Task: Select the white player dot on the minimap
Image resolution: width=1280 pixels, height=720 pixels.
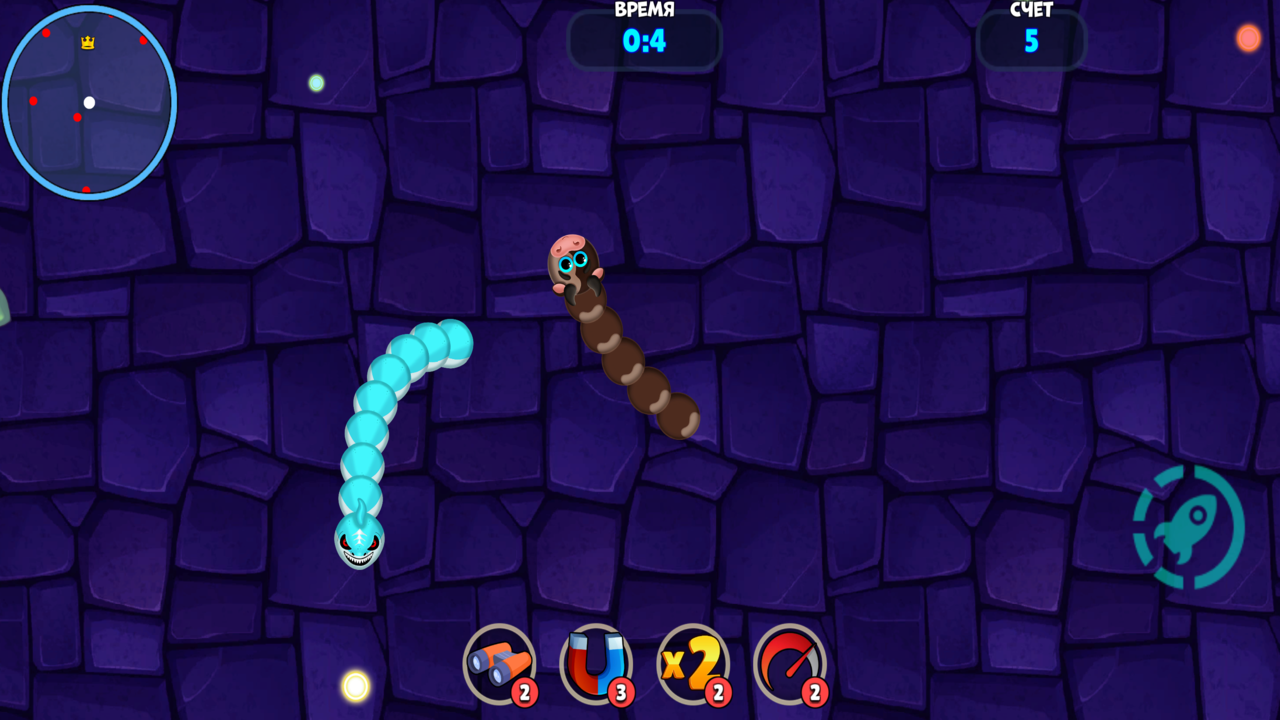Action: tap(91, 102)
